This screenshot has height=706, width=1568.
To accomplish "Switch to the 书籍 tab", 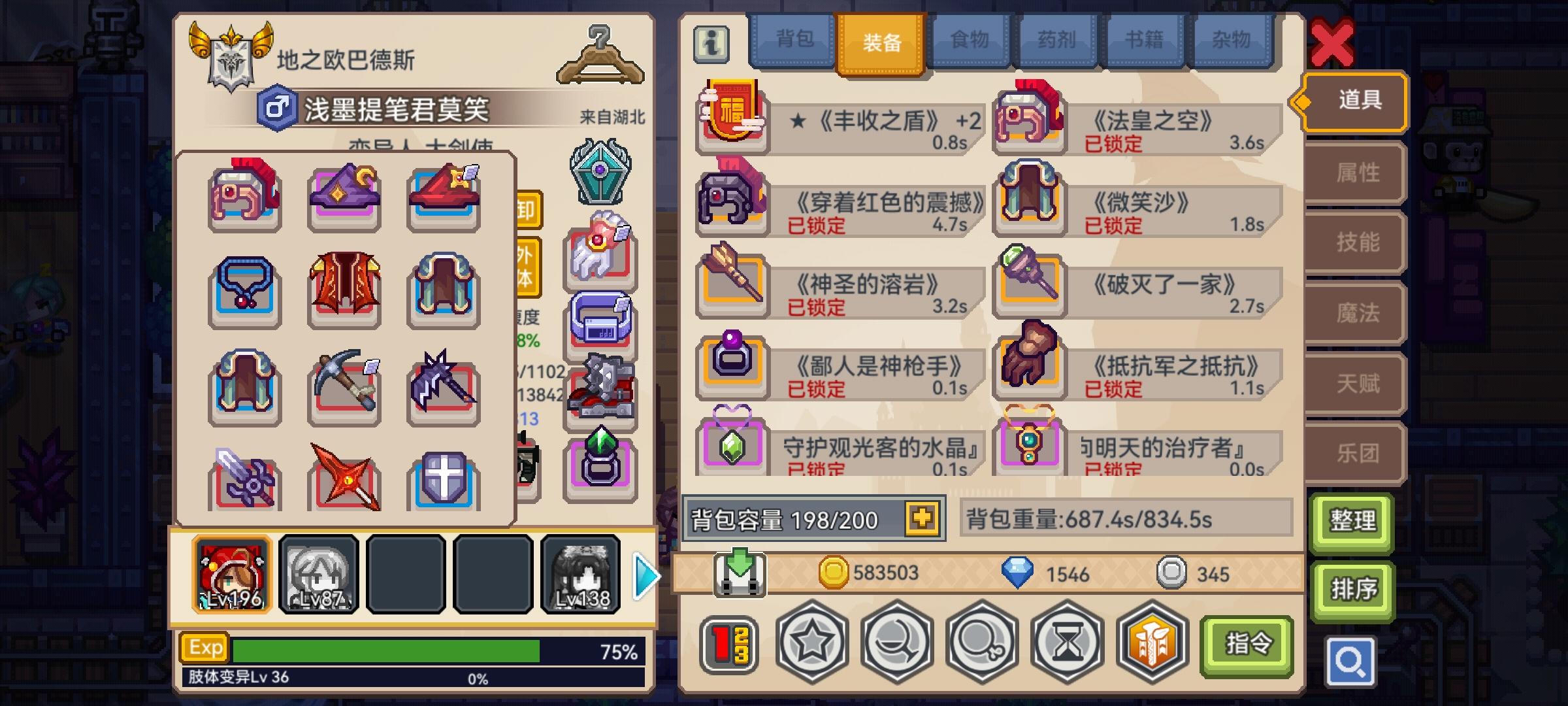I will [x=1145, y=41].
